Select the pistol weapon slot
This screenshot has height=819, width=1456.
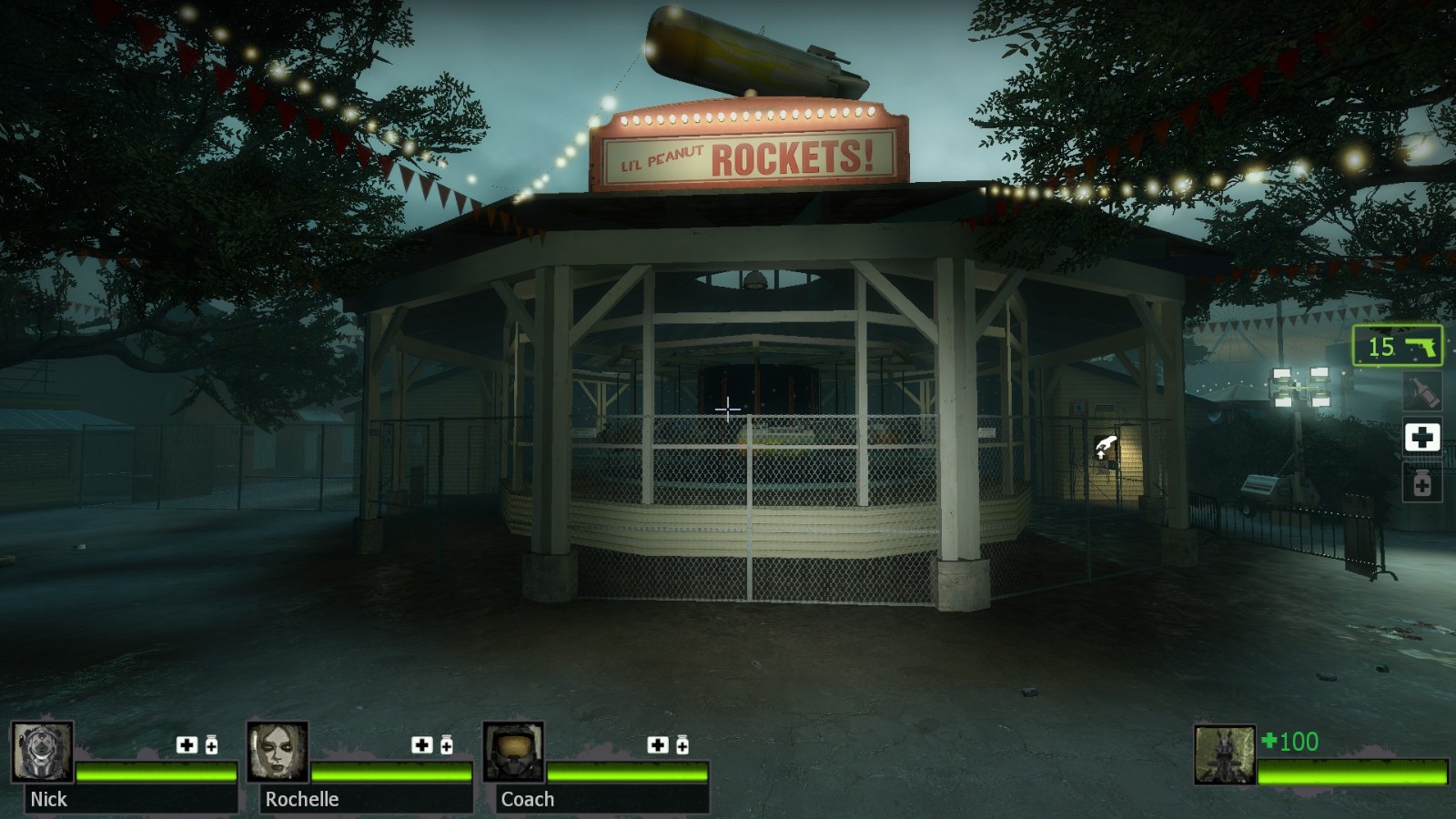click(x=1397, y=346)
